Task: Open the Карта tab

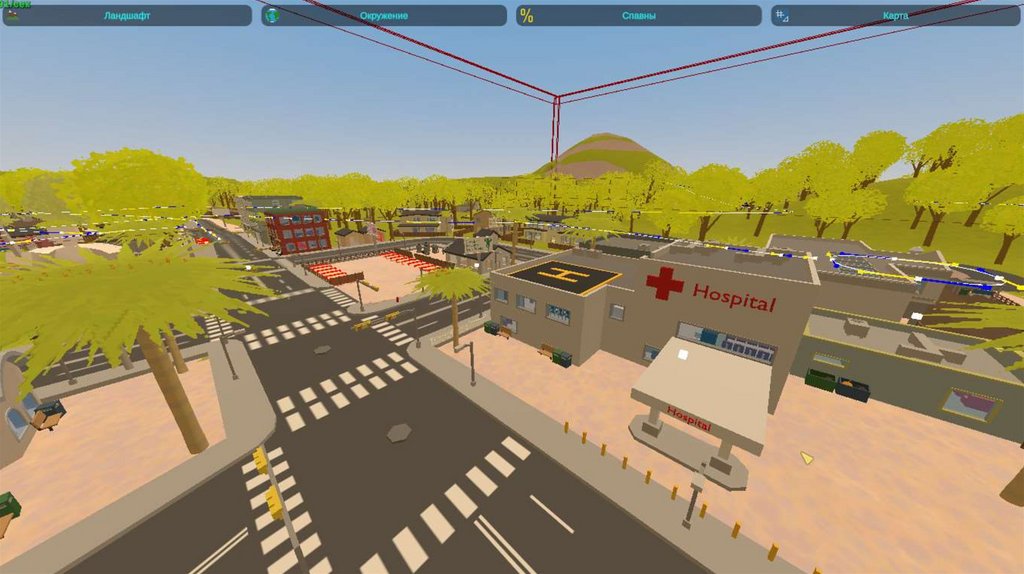Action: (x=896, y=16)
